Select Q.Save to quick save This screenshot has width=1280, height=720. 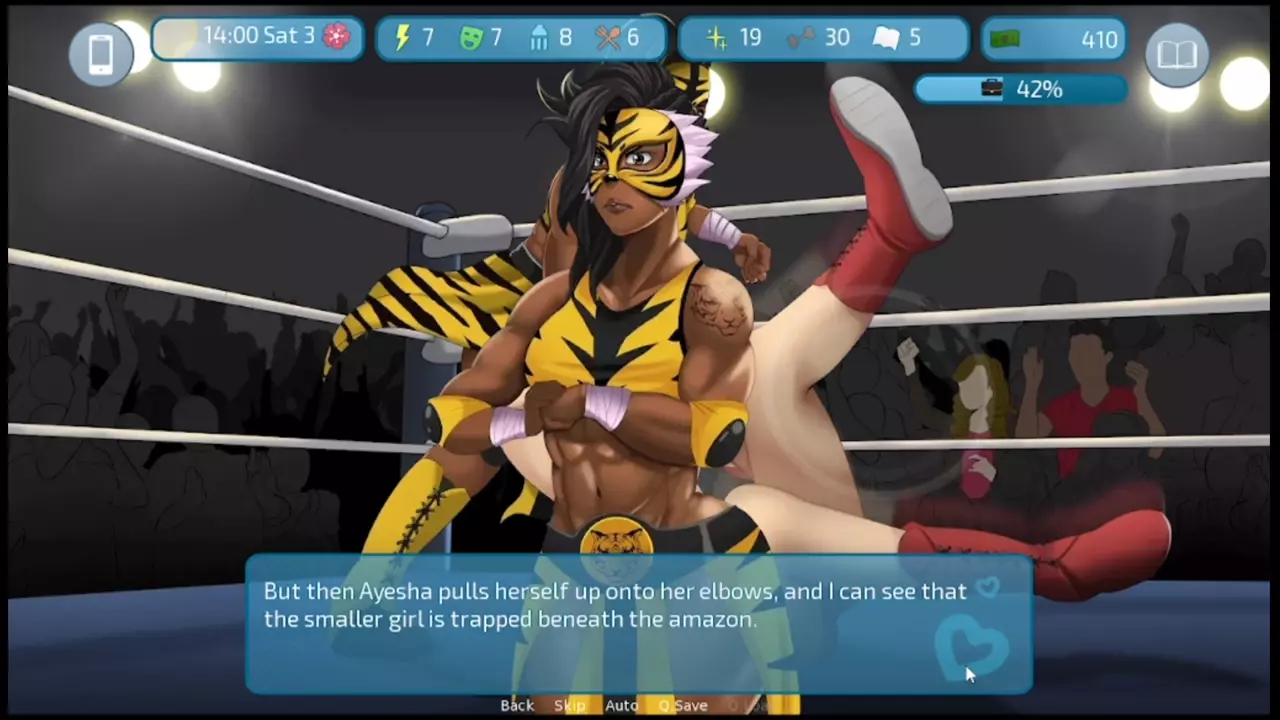[683, 705]
